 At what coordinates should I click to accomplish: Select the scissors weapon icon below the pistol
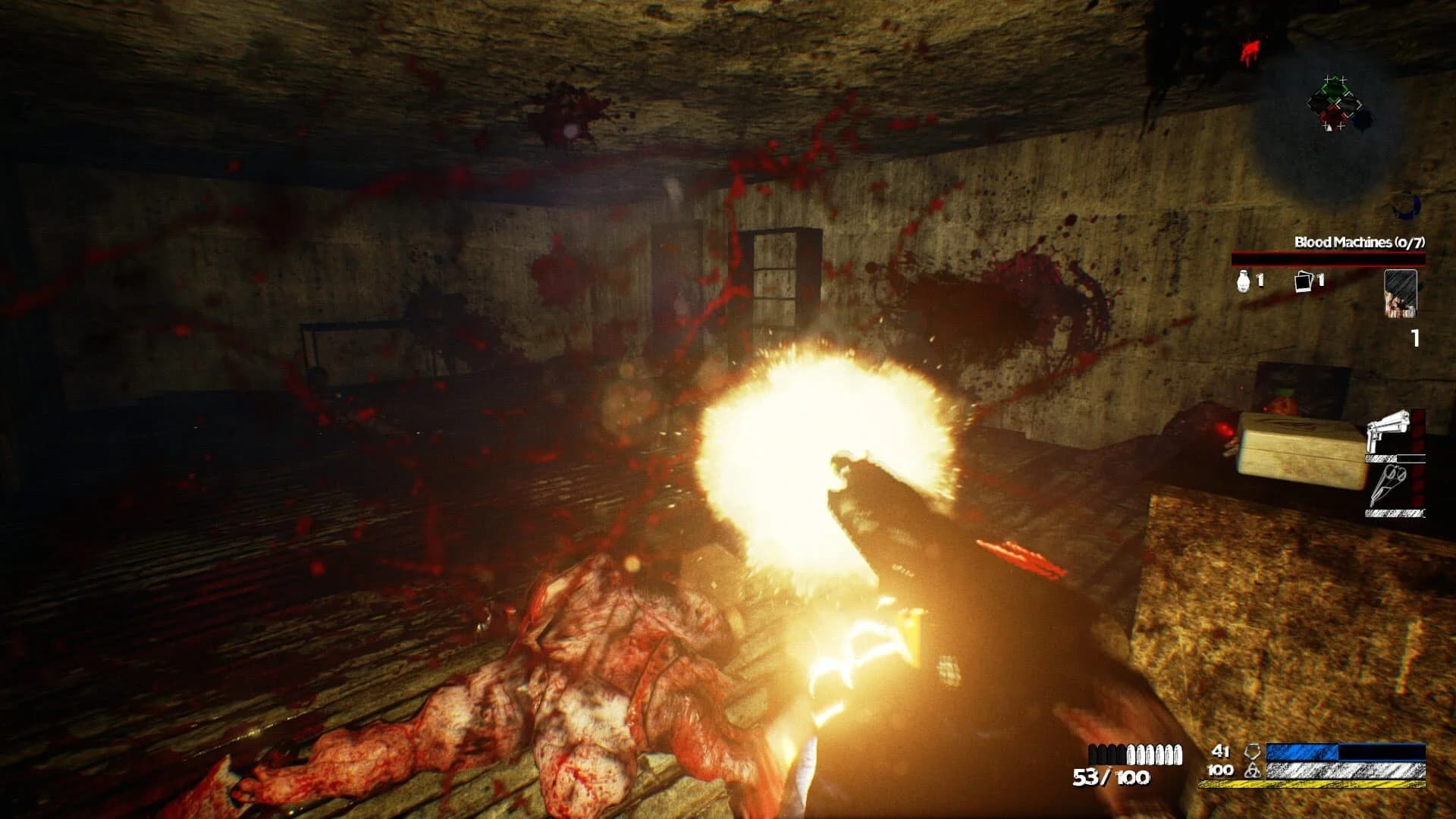(x=1390, y=487)
